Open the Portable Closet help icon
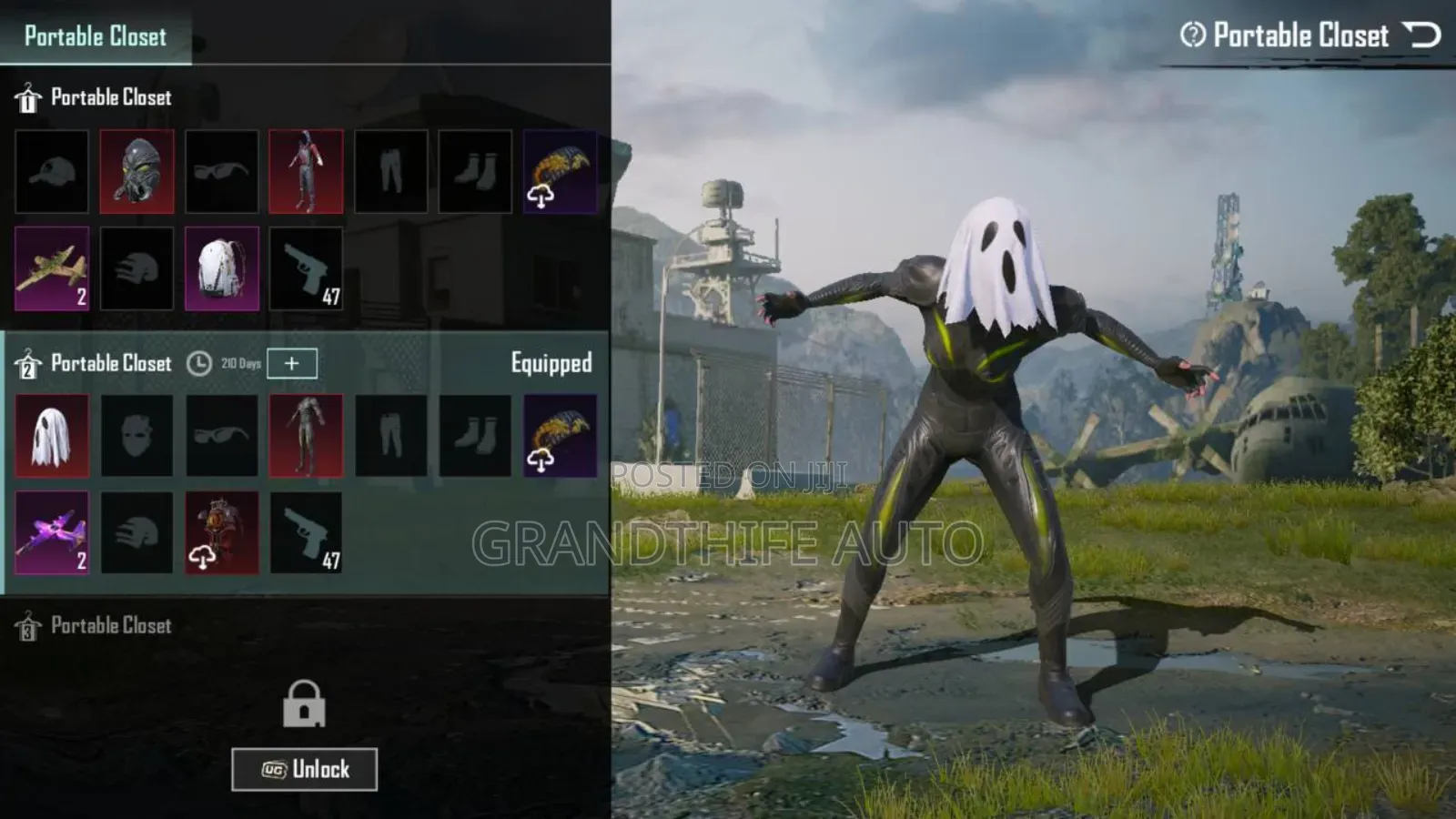Viewport: 1456px width, 819px height. click(x=1192, y=35)
